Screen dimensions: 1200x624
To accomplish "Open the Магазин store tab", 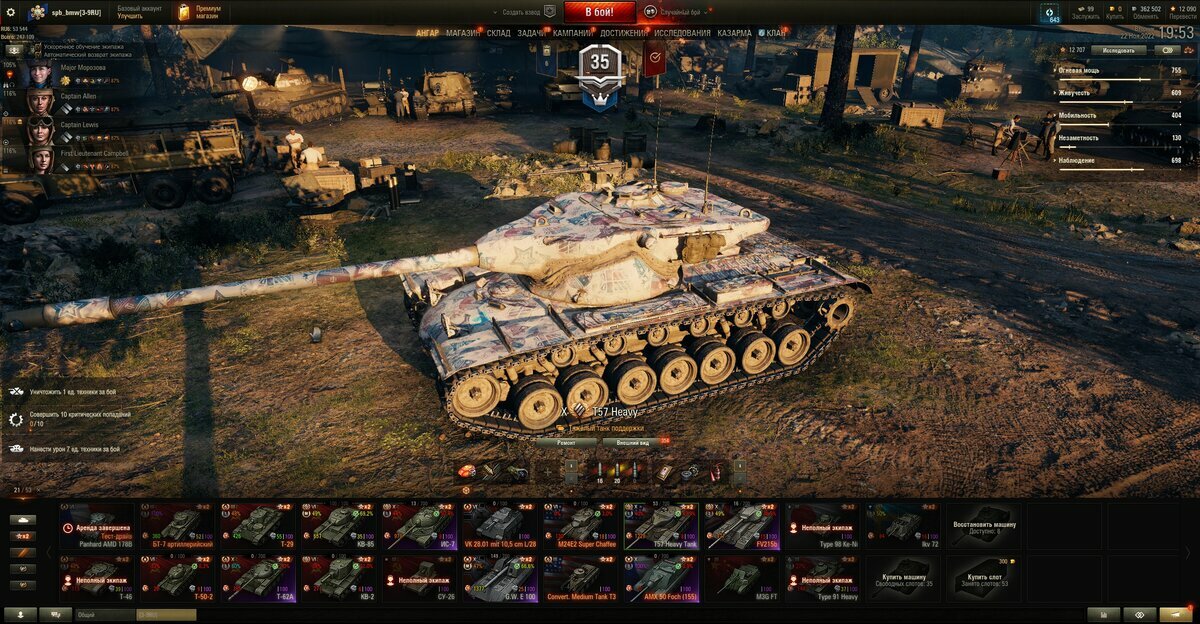I will point(462,33).
